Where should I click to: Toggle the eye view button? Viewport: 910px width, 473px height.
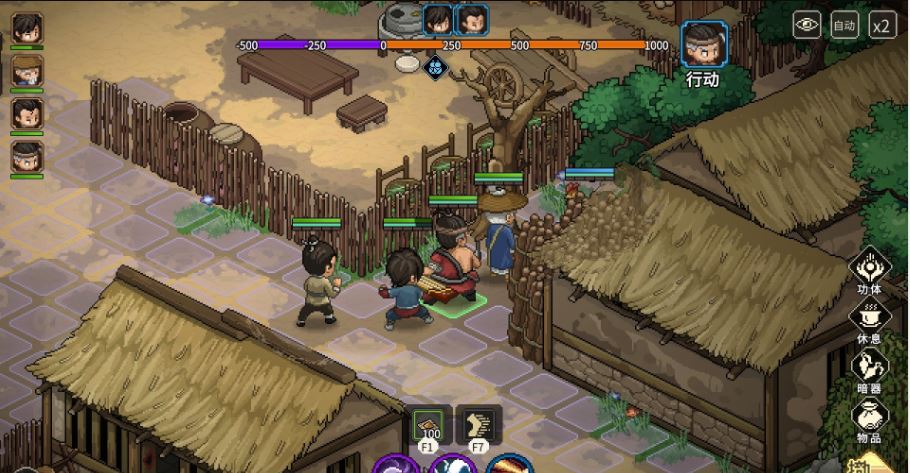[x=806, y=25]
